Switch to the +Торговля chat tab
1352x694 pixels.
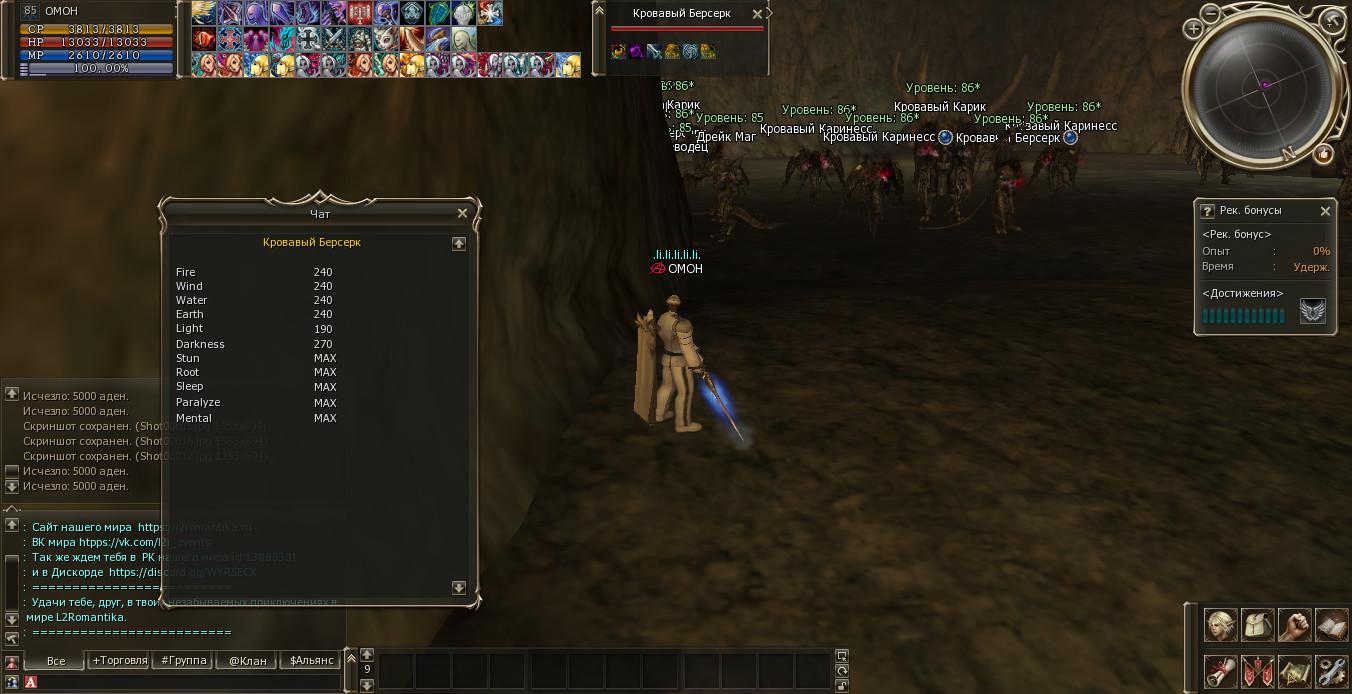(x=119, y=661)
